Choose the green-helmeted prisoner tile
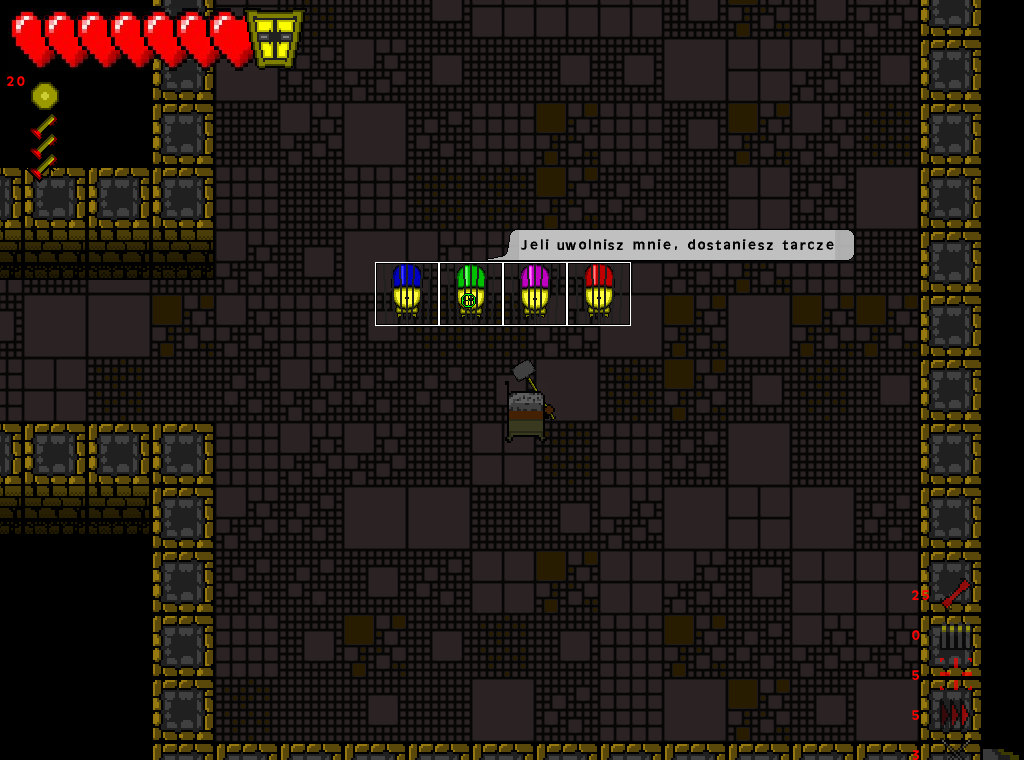Viewport: 1024px width, 760px height. tap(471, 293)
